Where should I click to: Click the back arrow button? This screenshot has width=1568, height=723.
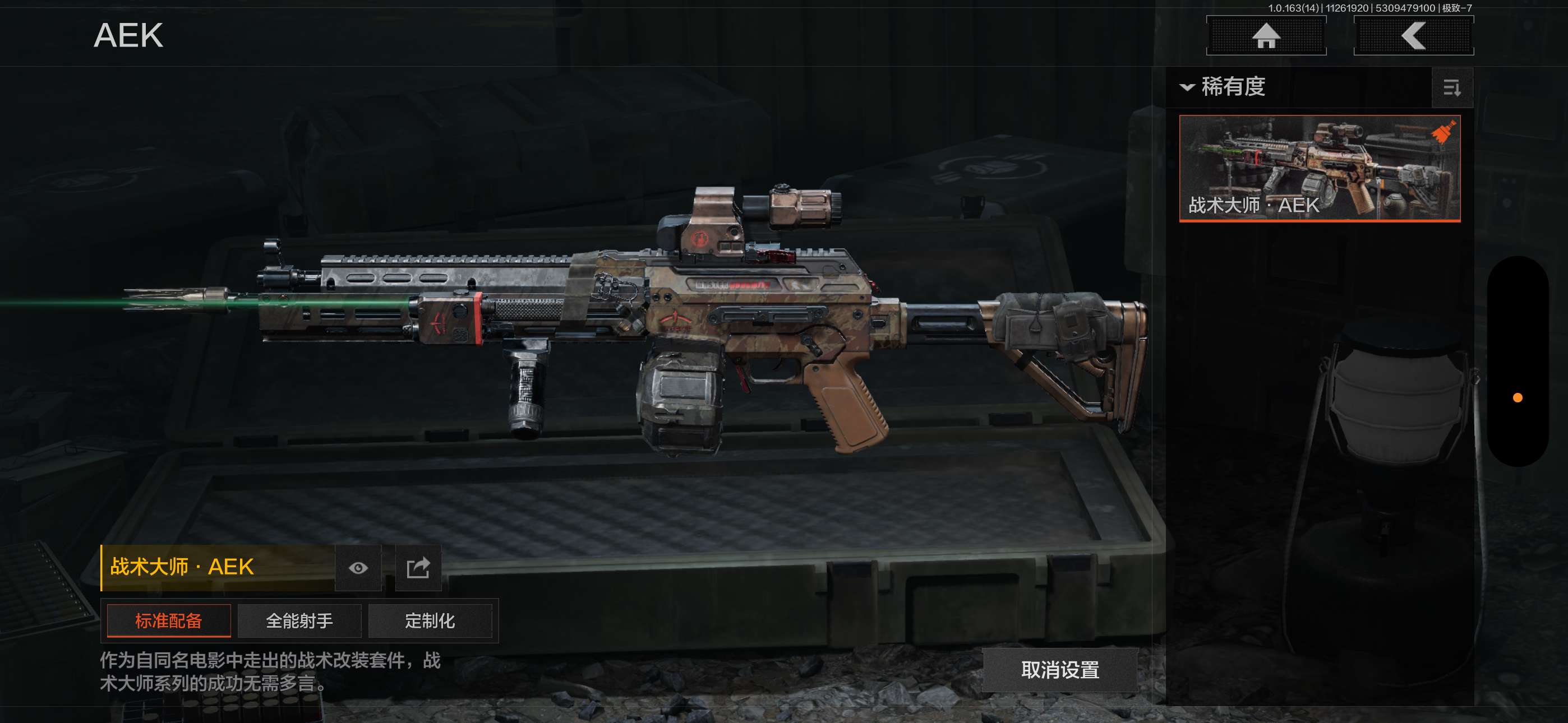[1413, 36]
